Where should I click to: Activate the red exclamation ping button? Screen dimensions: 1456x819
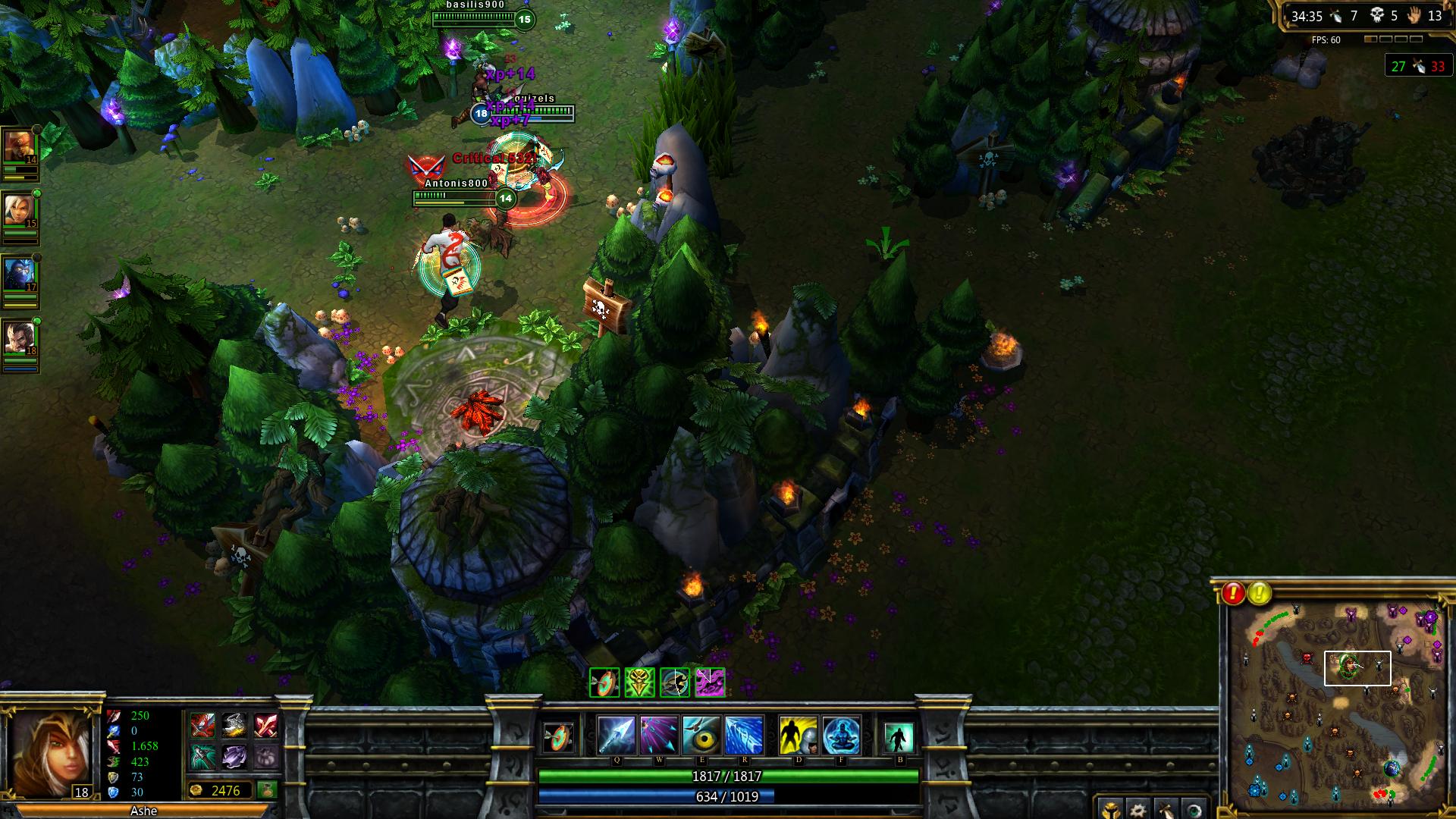tap(1234, 593)
